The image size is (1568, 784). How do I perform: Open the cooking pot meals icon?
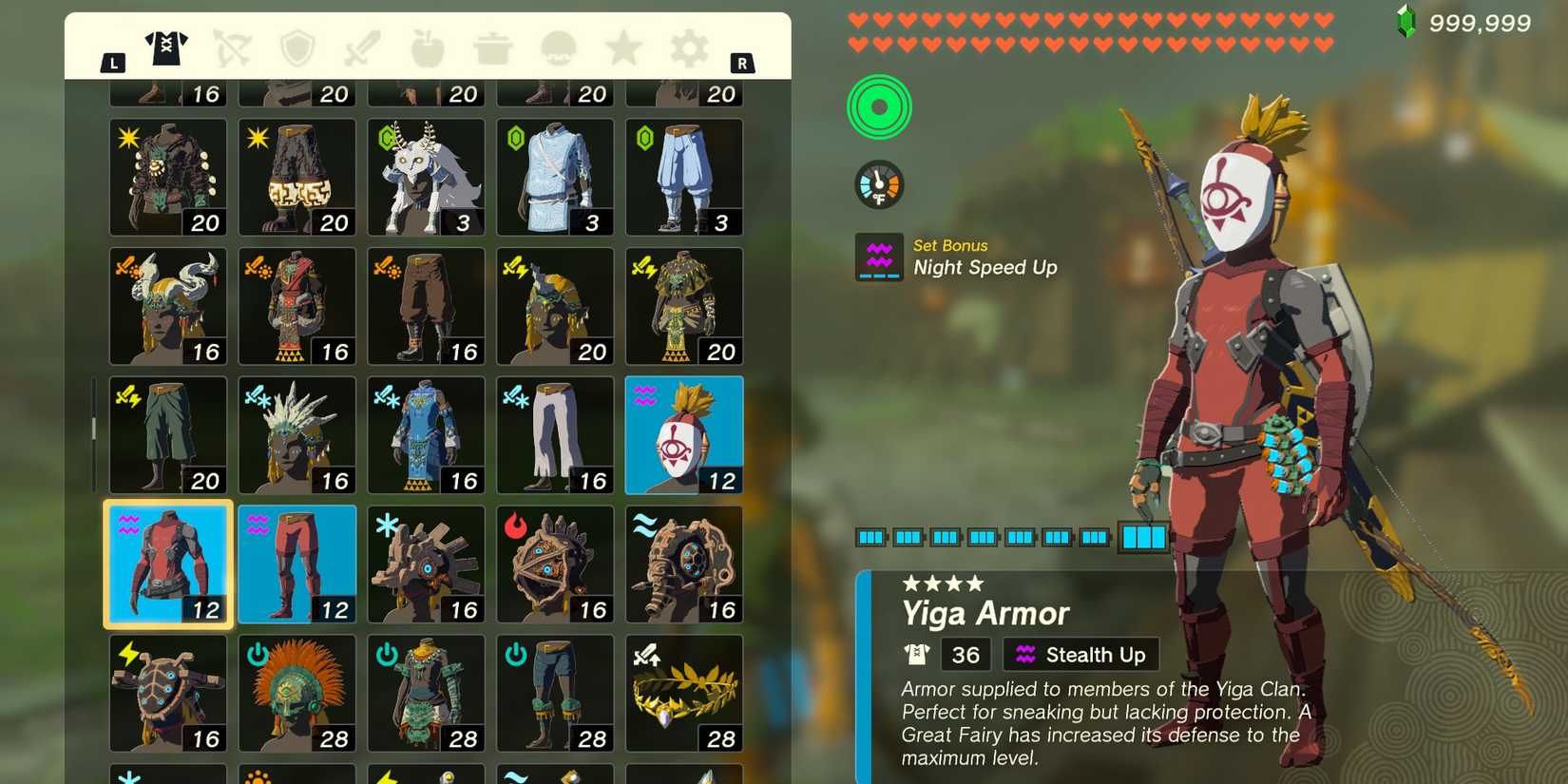[x=492, y=49]
